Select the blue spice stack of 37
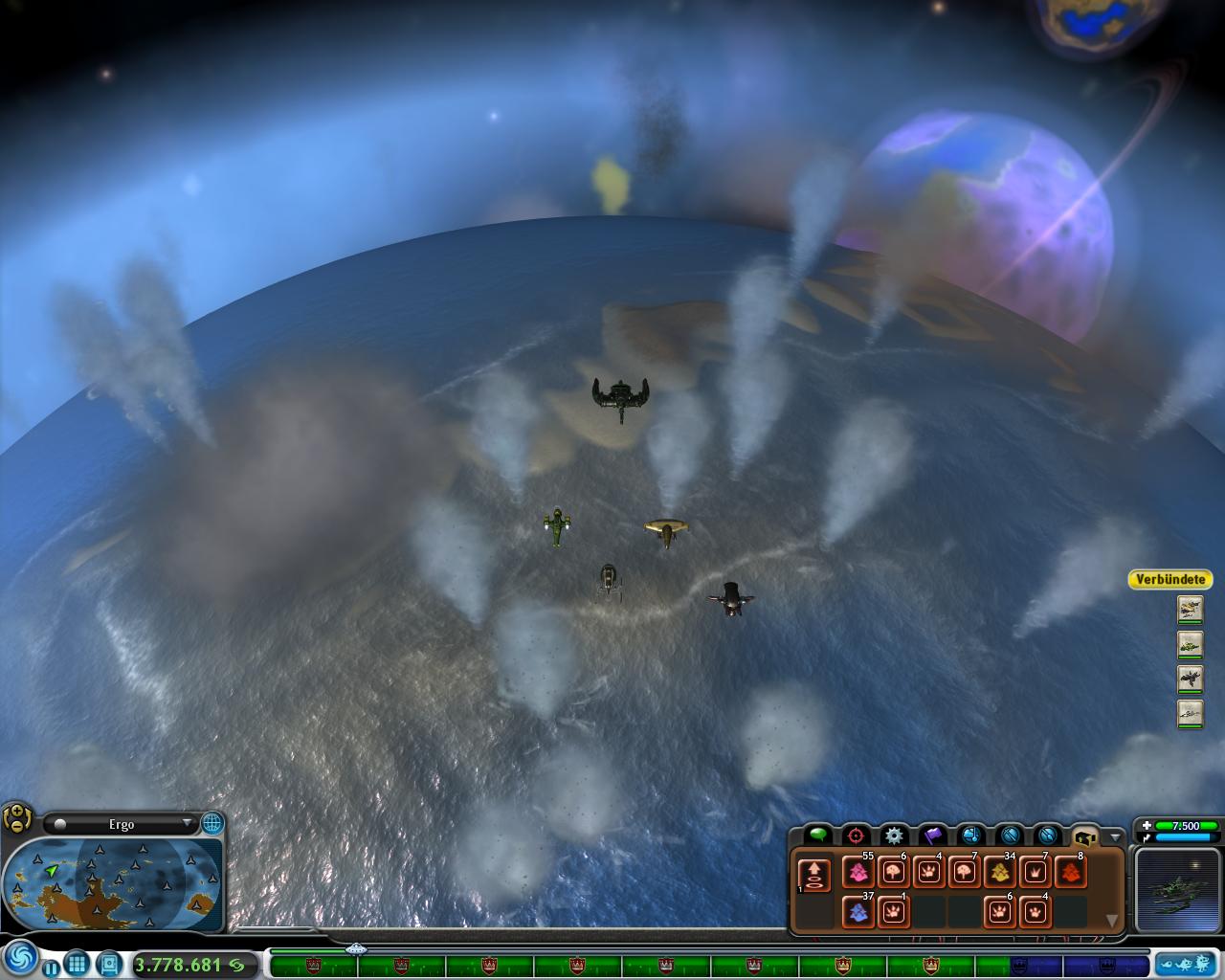Viewport: 1225px width, 980px height. coord(857,911)
